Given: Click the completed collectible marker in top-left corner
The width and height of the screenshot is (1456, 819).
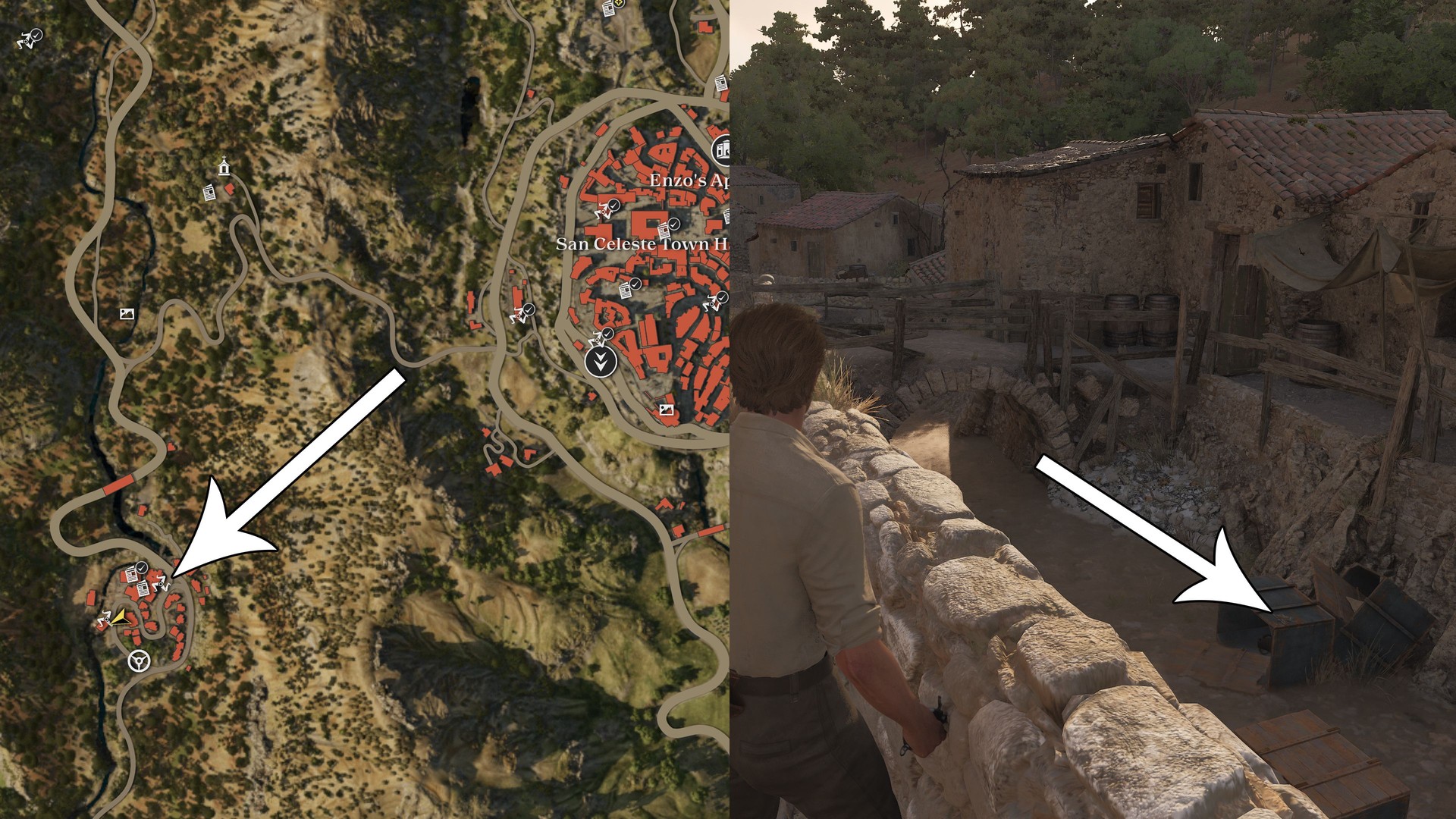Looking at the screenshot, I should [30, 39].
